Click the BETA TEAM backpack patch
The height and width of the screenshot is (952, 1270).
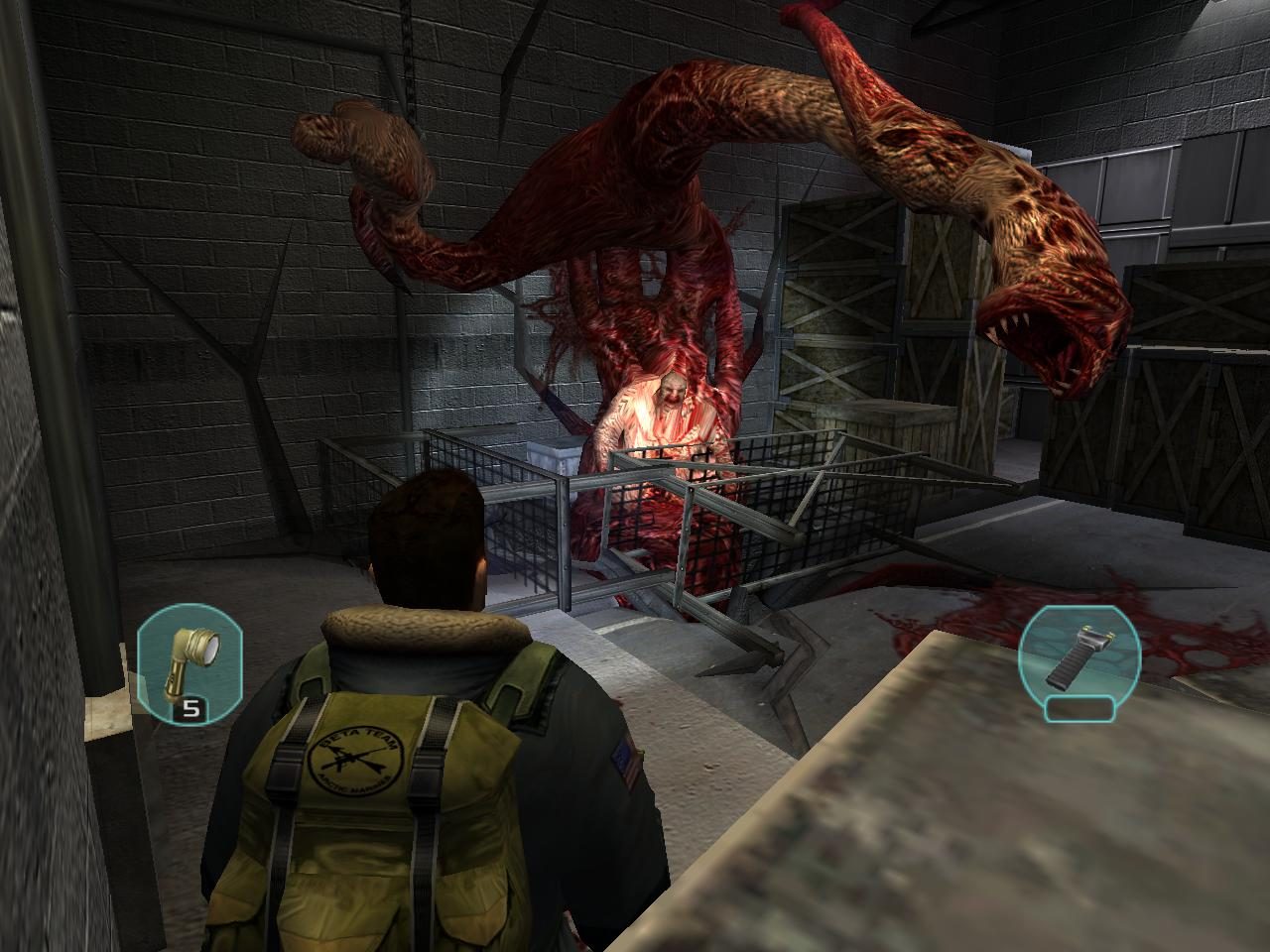(x=355, y=762)
